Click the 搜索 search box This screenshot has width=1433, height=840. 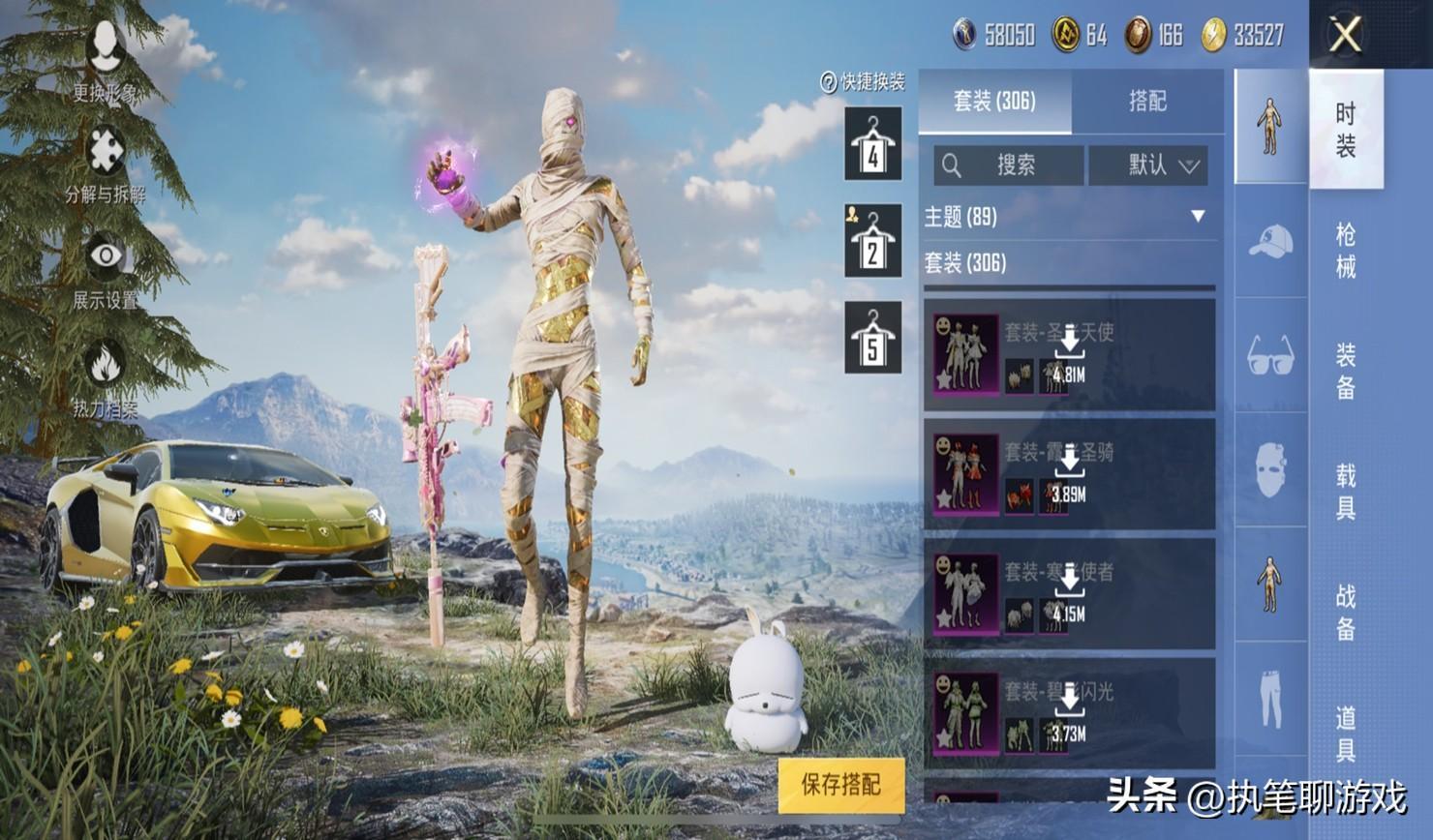pos(1008,165)
